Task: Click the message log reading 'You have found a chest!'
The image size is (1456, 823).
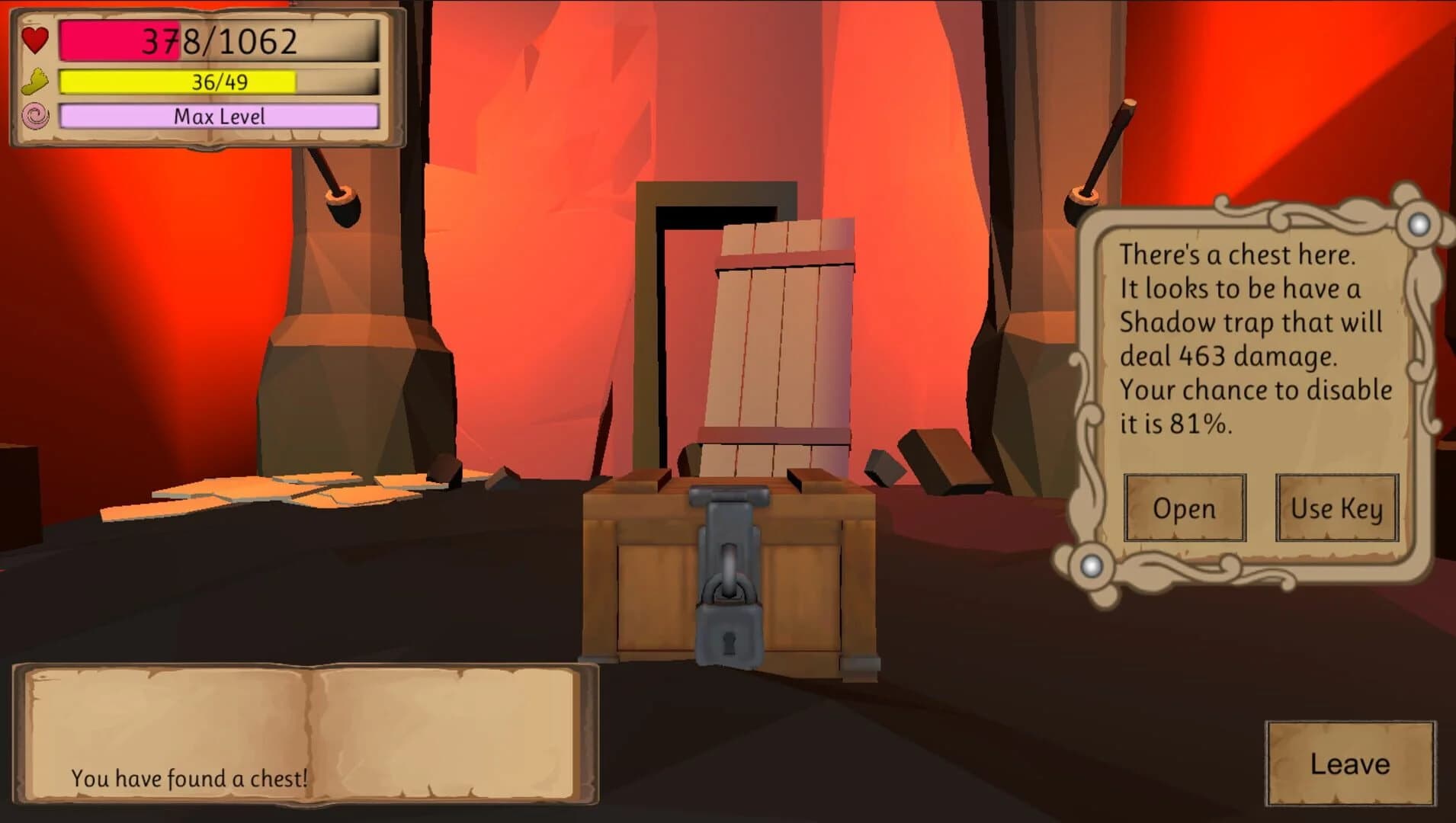Action: point(189,779)
